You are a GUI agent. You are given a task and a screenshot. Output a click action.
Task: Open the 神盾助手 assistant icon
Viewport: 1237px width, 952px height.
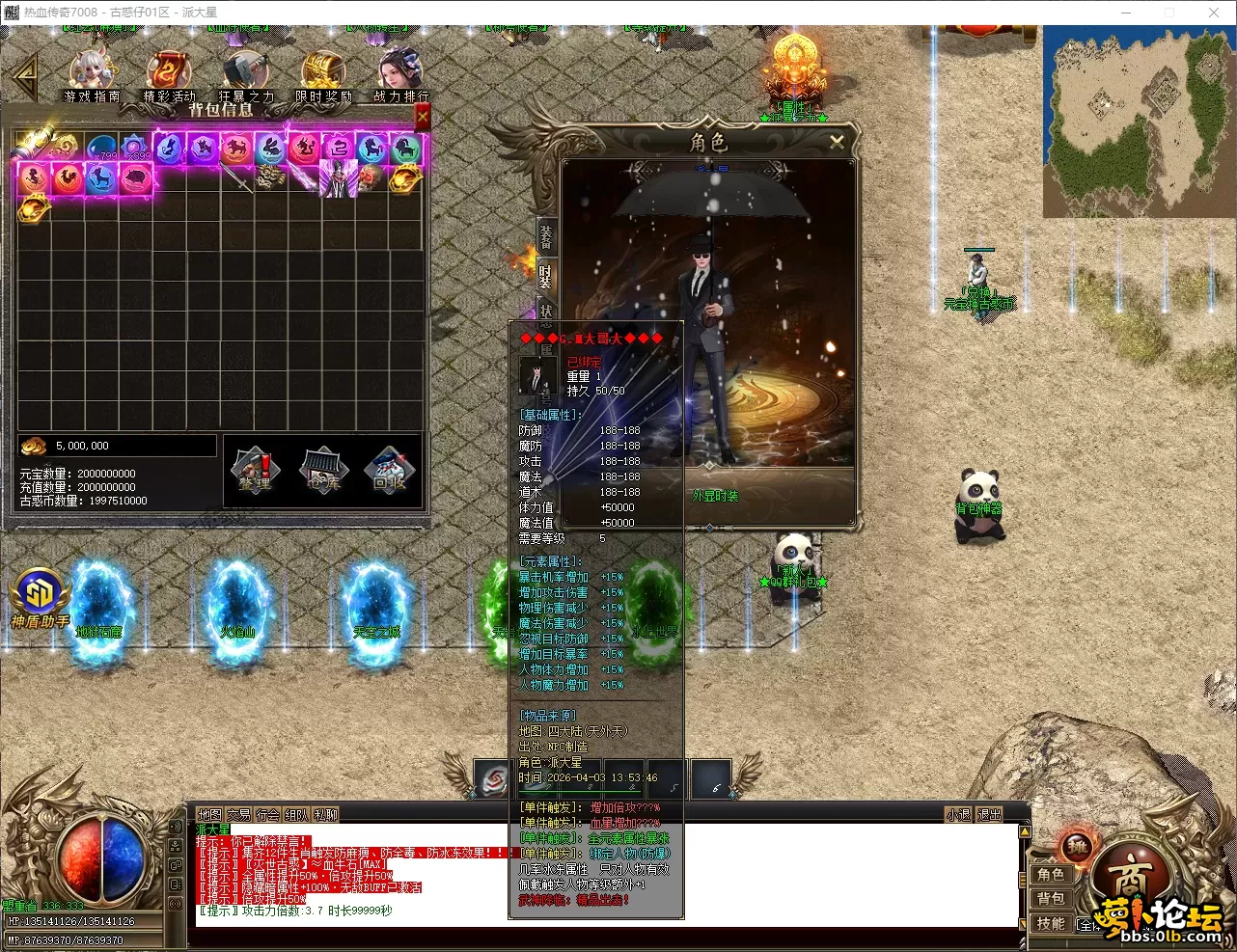[x=40, y=596]
